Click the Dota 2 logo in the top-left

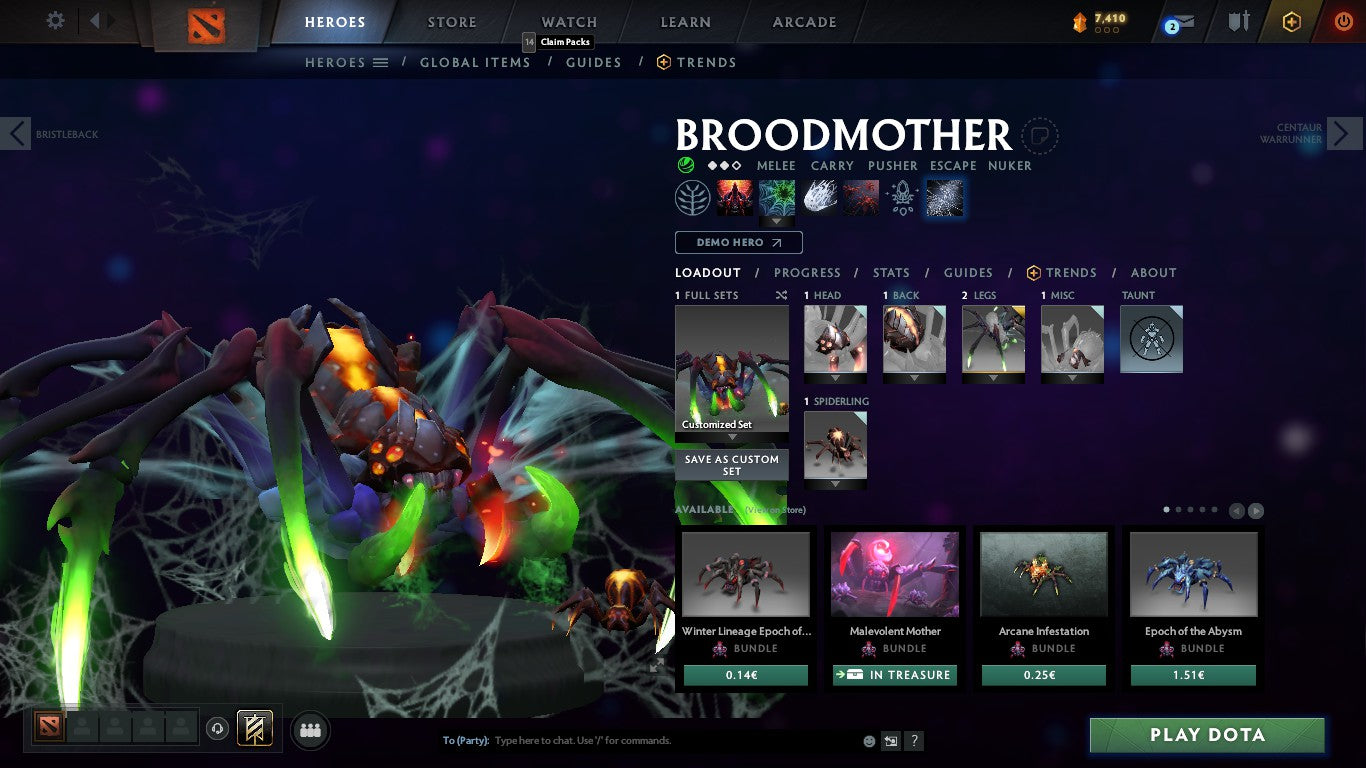pos(207,24)
